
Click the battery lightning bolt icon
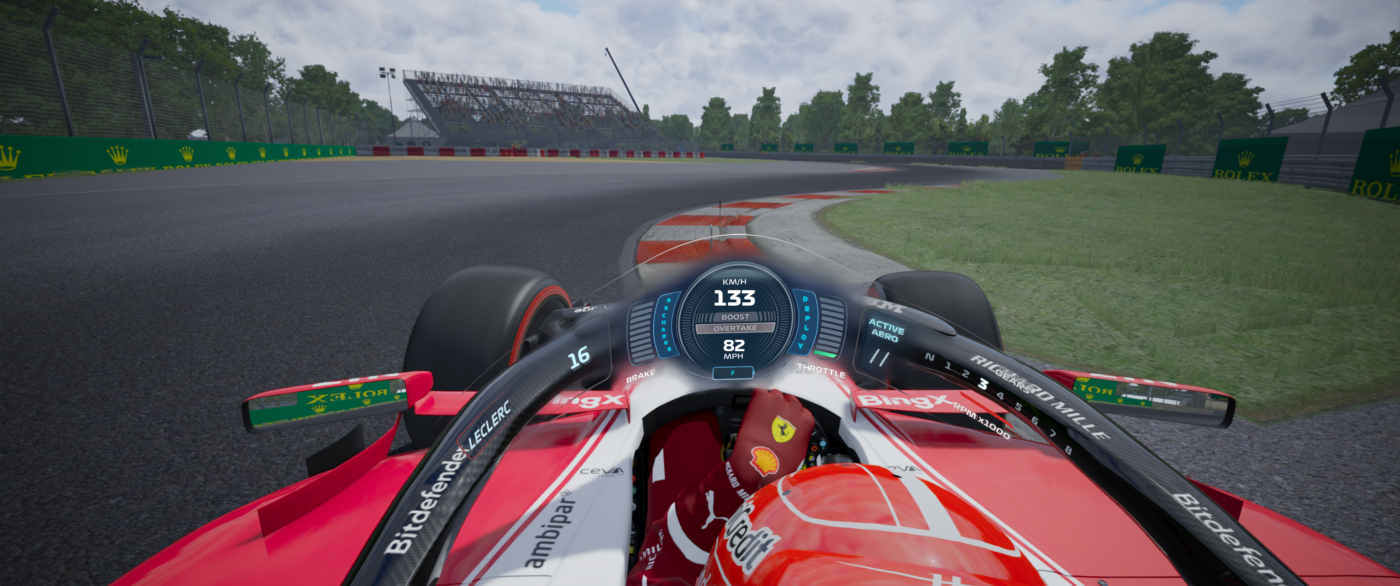point(734,373)
